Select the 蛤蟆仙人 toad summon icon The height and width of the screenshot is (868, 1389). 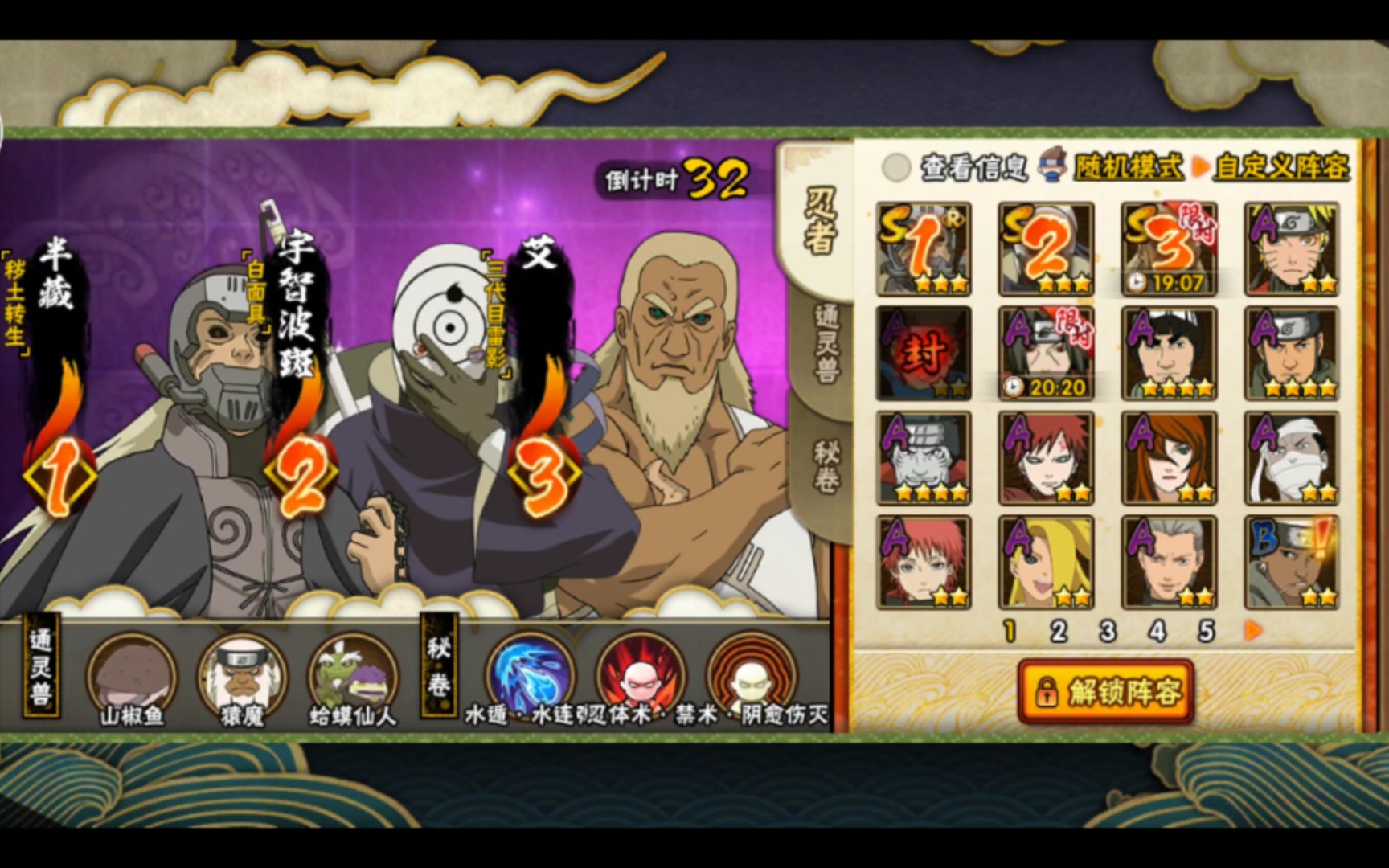[352, 674]
